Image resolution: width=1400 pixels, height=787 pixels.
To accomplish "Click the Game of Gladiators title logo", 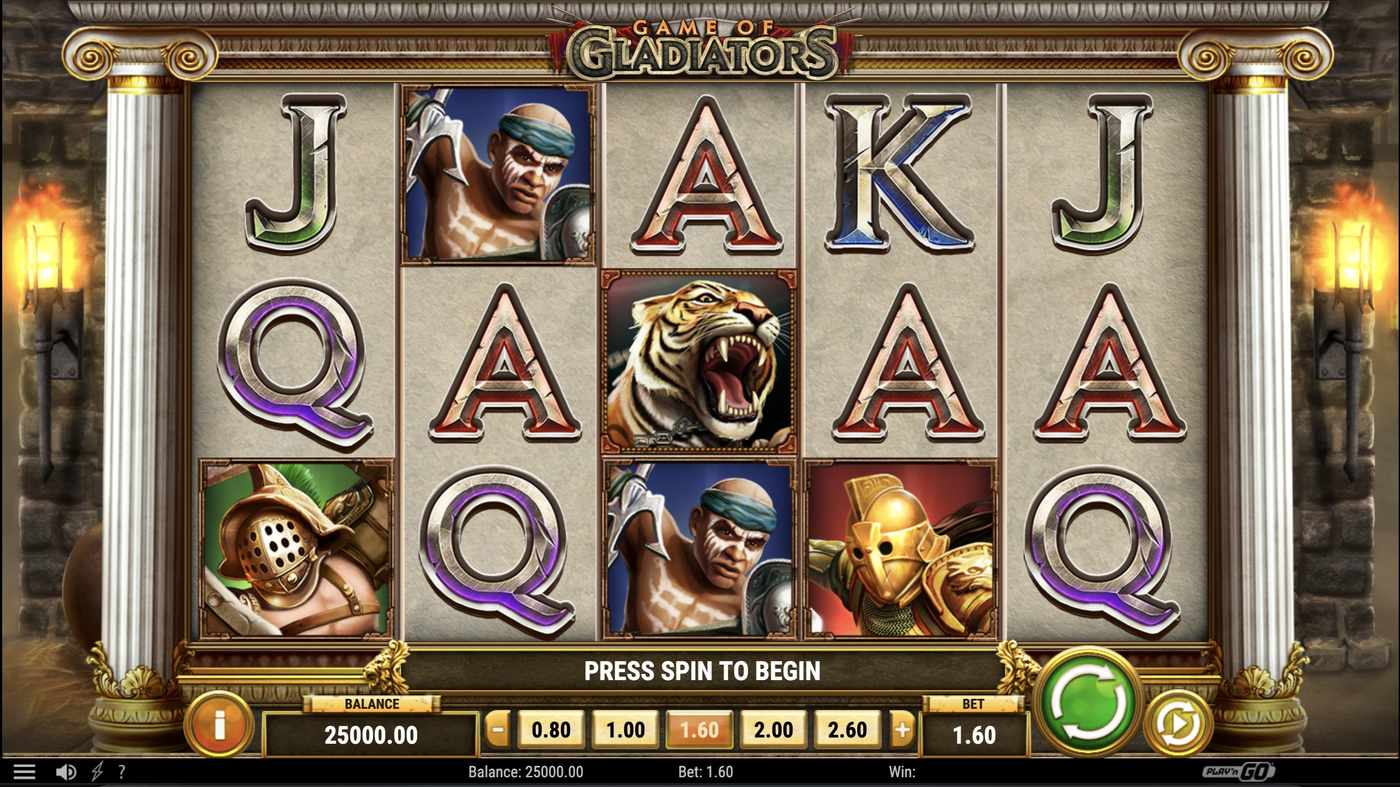I will click(700, 42).
